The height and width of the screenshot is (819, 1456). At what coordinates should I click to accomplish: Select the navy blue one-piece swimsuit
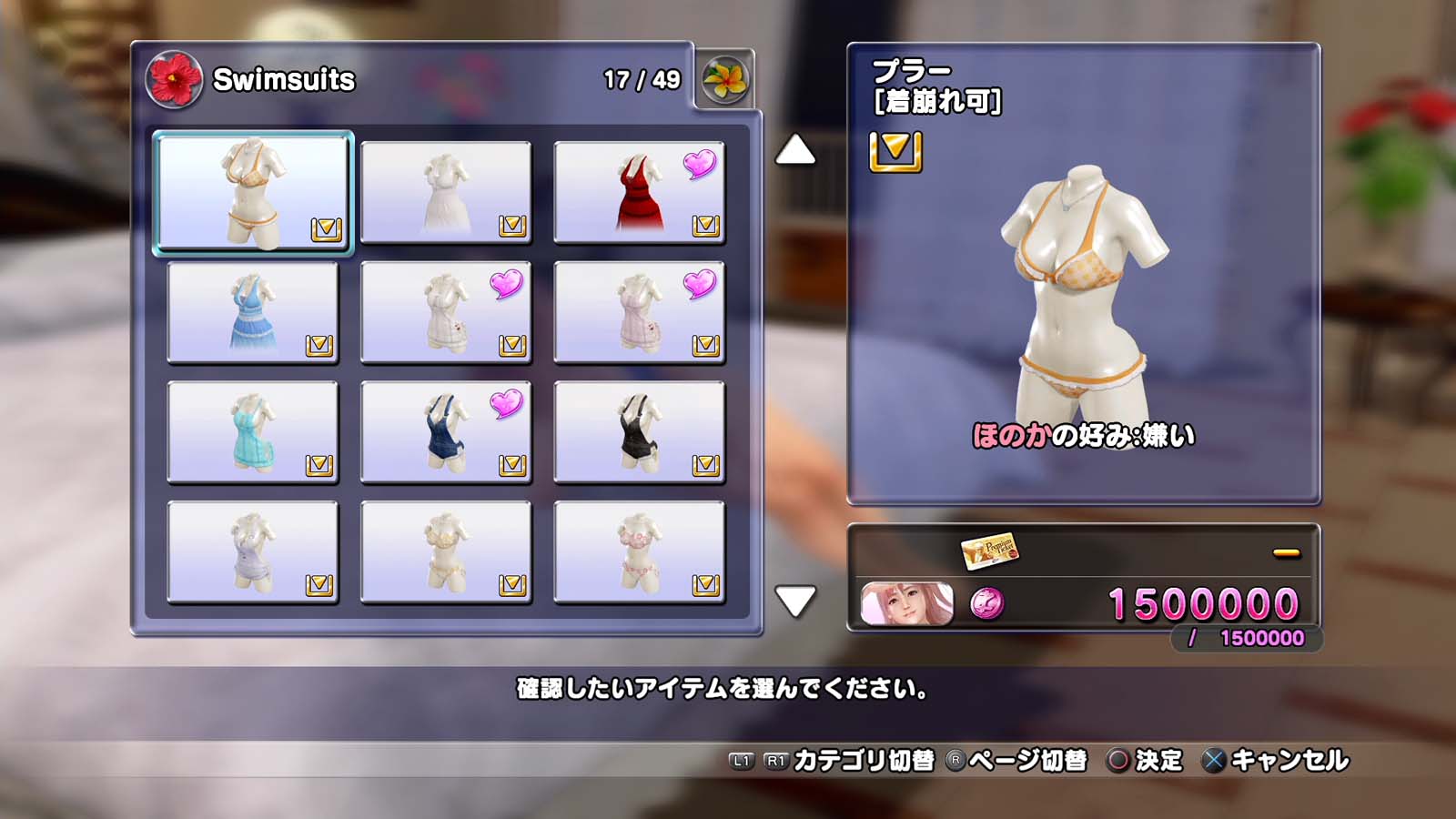pyautogui.click(x=446, y=432)
